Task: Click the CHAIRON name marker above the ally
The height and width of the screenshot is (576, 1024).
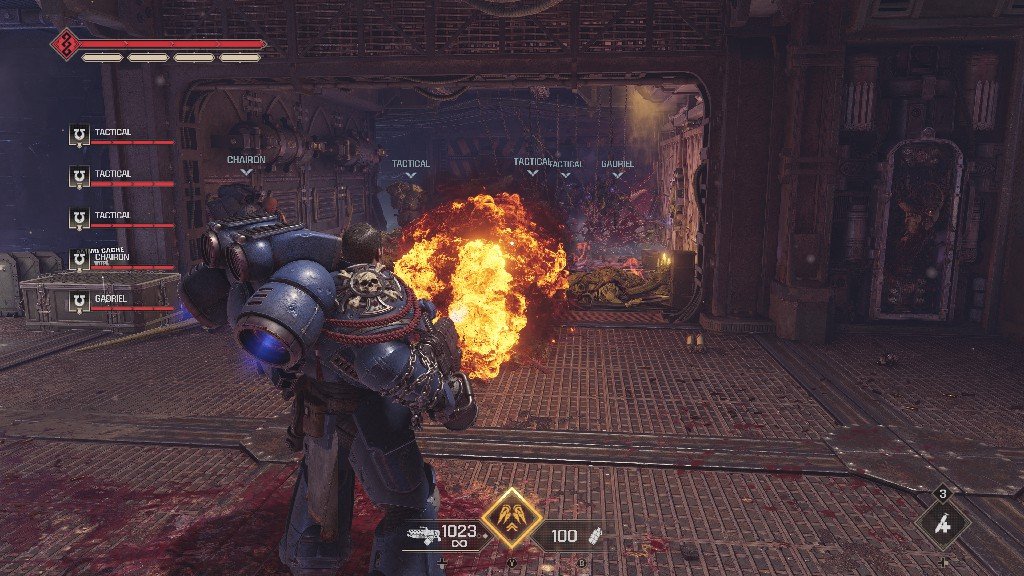Action: 246,160
